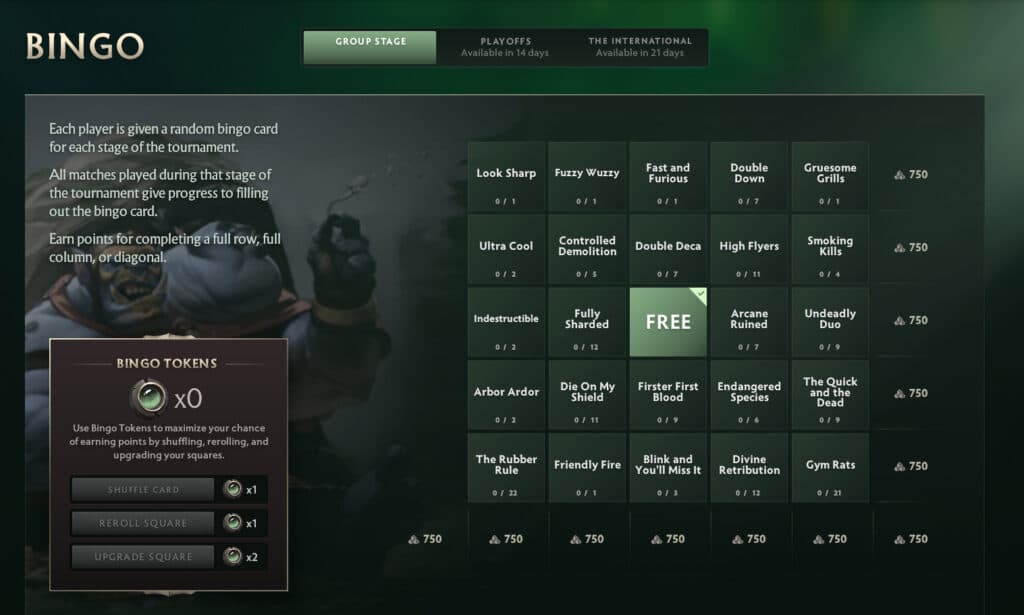This screenshot has height=615, width=1024.
Task: Select the Gruesome Grills square
Action: point(830,176)
